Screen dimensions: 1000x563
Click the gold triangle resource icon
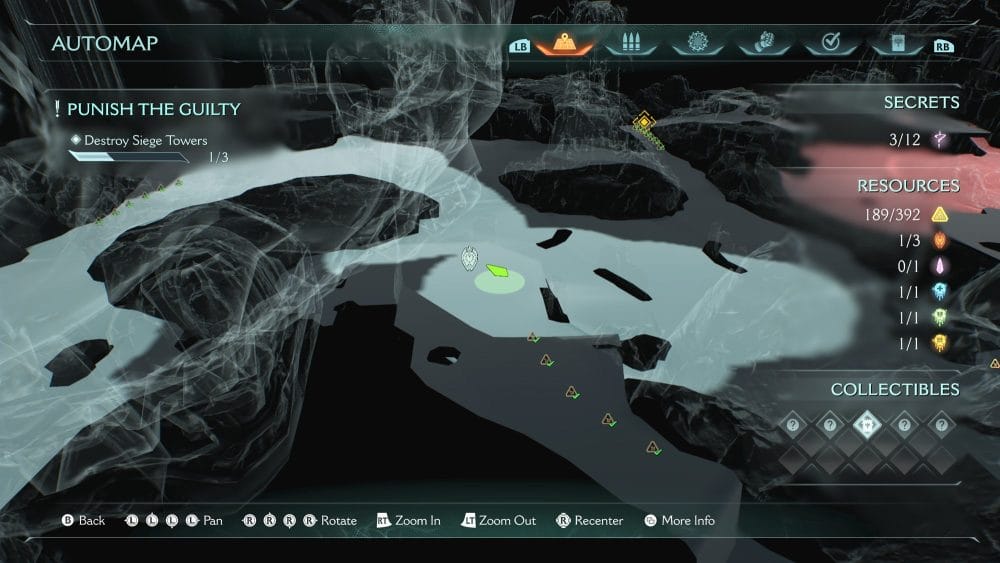[x=939, y=214]
